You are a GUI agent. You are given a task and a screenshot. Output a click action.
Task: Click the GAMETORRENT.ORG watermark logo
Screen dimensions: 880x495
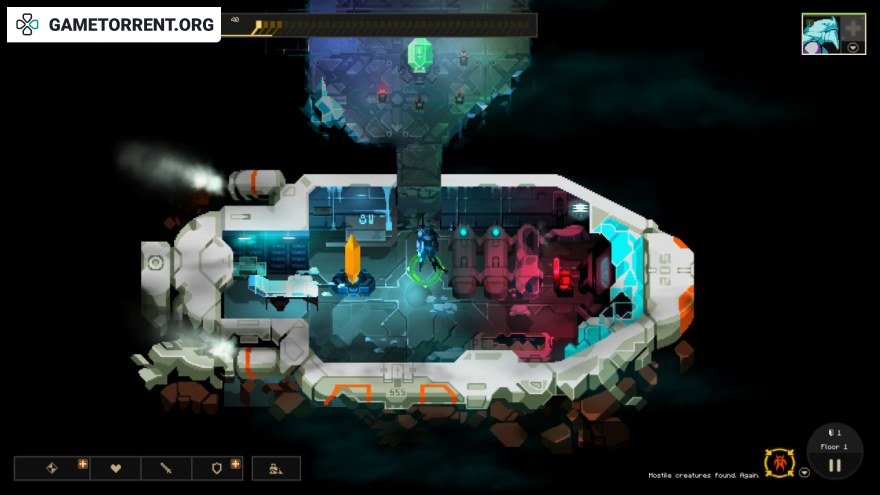pyautogui.click(x=114, y=24)
